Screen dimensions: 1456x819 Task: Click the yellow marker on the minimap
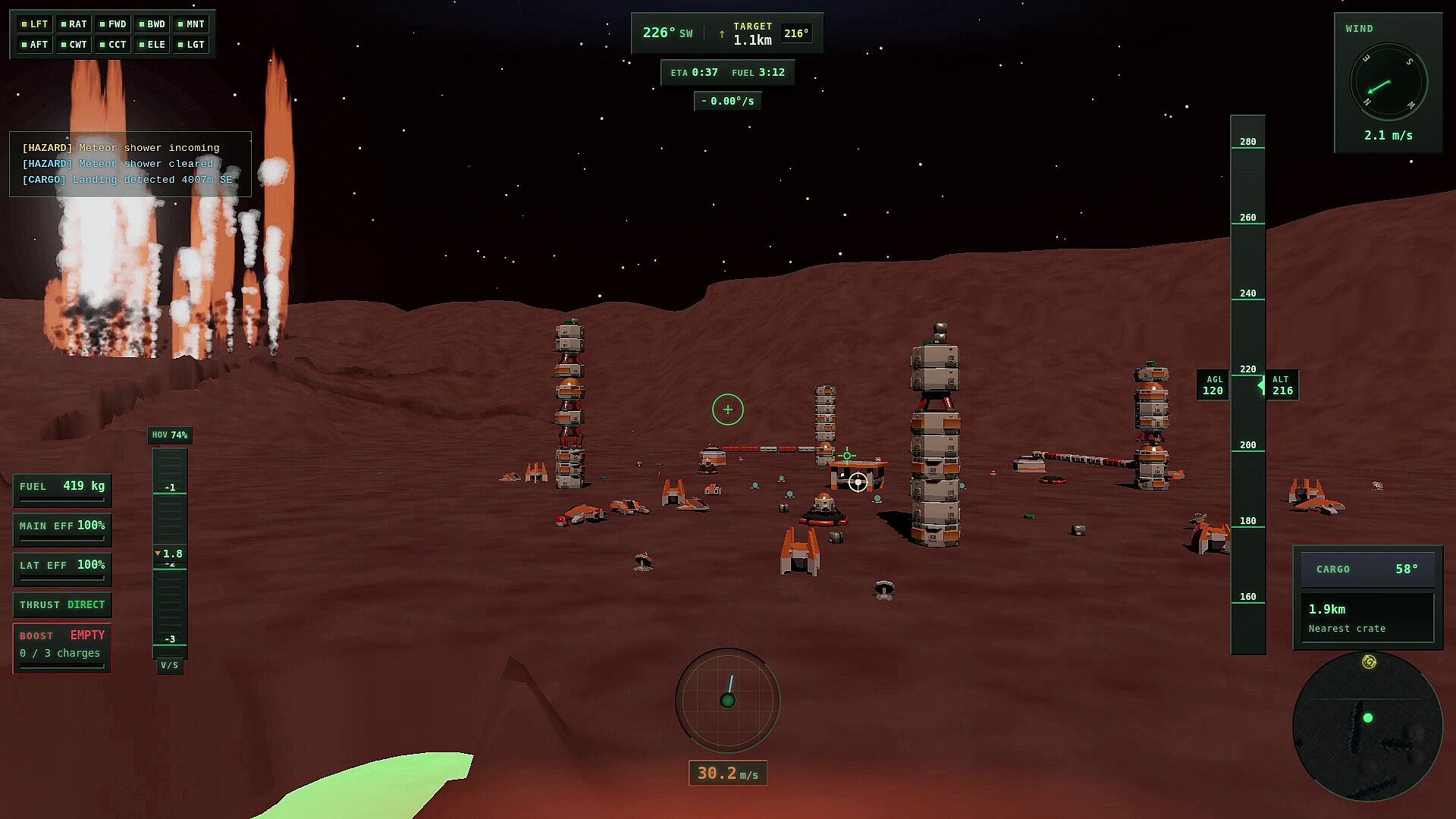tap(1369, 662)
